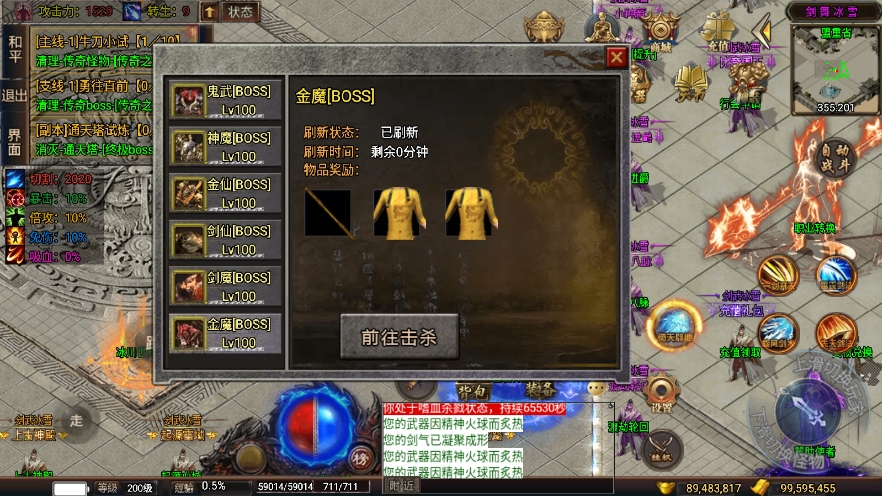The height and width of the screenshot is (496, 882).
Task: Select 剑魔[BOSS] Lv100 from the list
Action: 225,286
